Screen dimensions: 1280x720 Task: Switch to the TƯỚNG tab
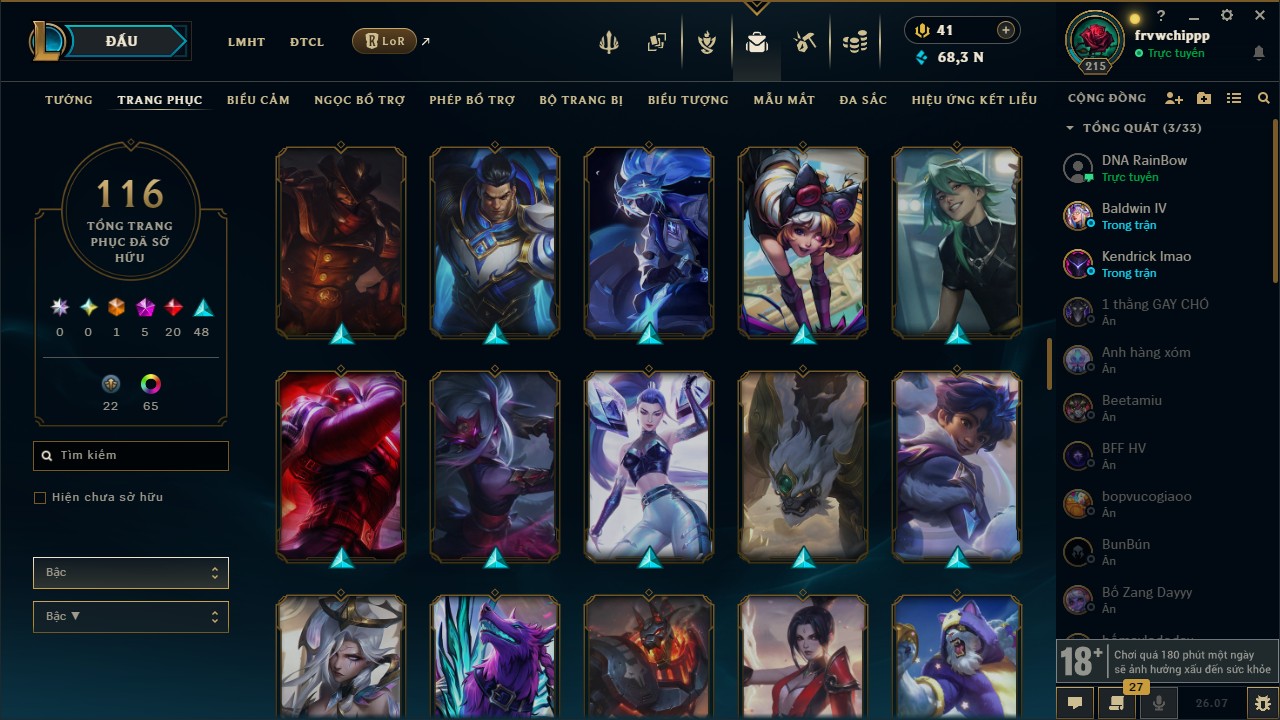(69, 100)
